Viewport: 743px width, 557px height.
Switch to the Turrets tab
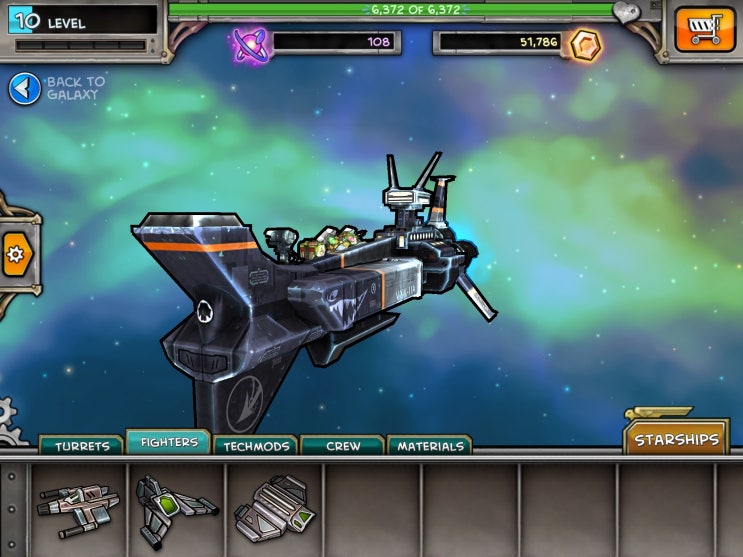pyautogui.click(x=81, y=446)
